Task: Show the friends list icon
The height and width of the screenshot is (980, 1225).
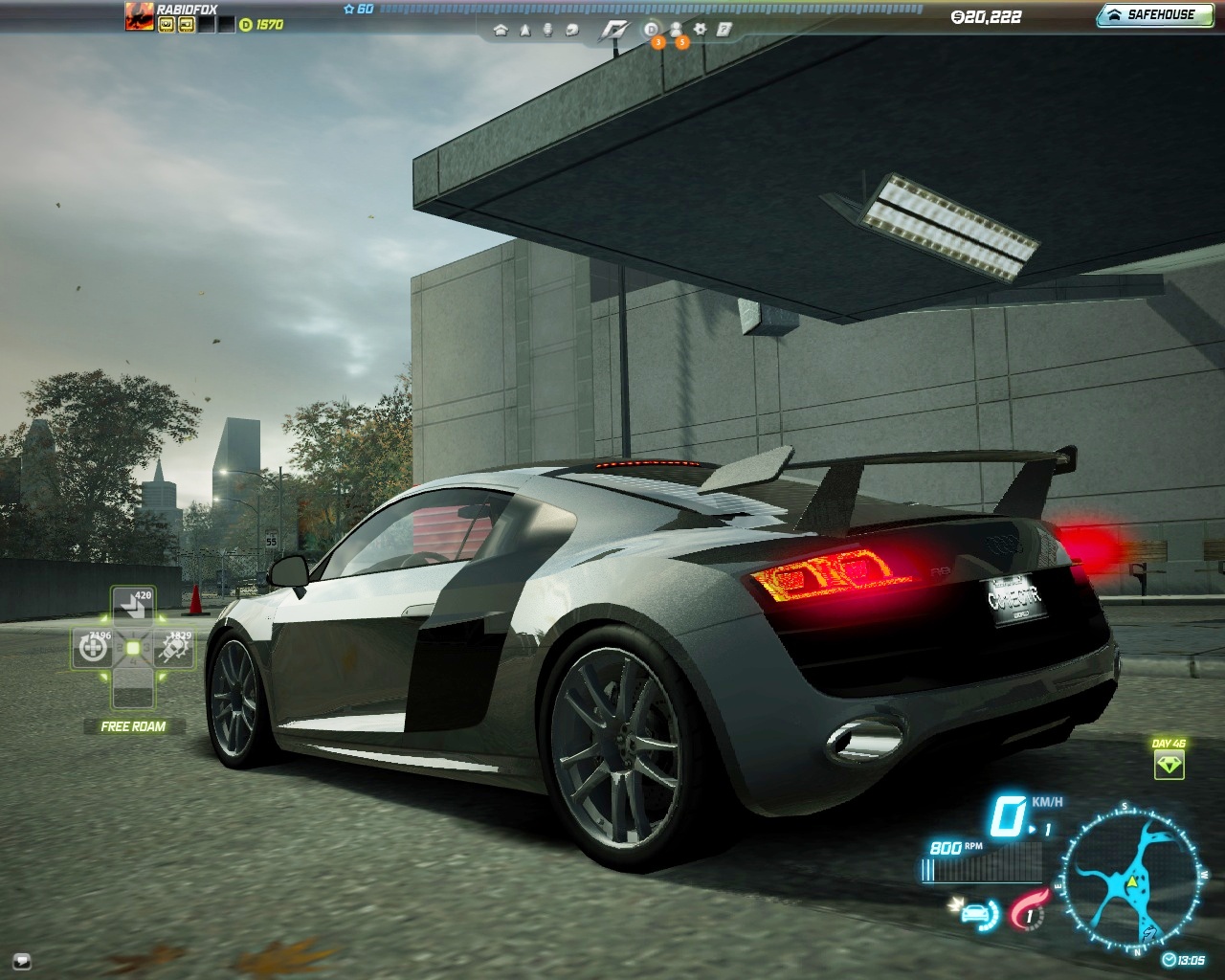Action: click(676, 30)
